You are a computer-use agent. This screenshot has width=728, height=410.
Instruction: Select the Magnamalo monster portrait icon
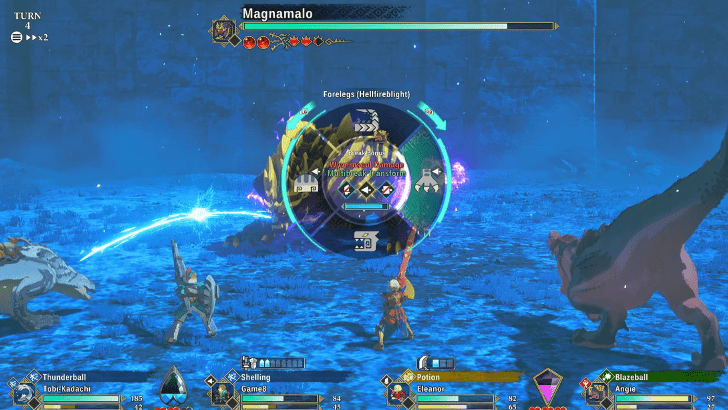click(223, 30)
